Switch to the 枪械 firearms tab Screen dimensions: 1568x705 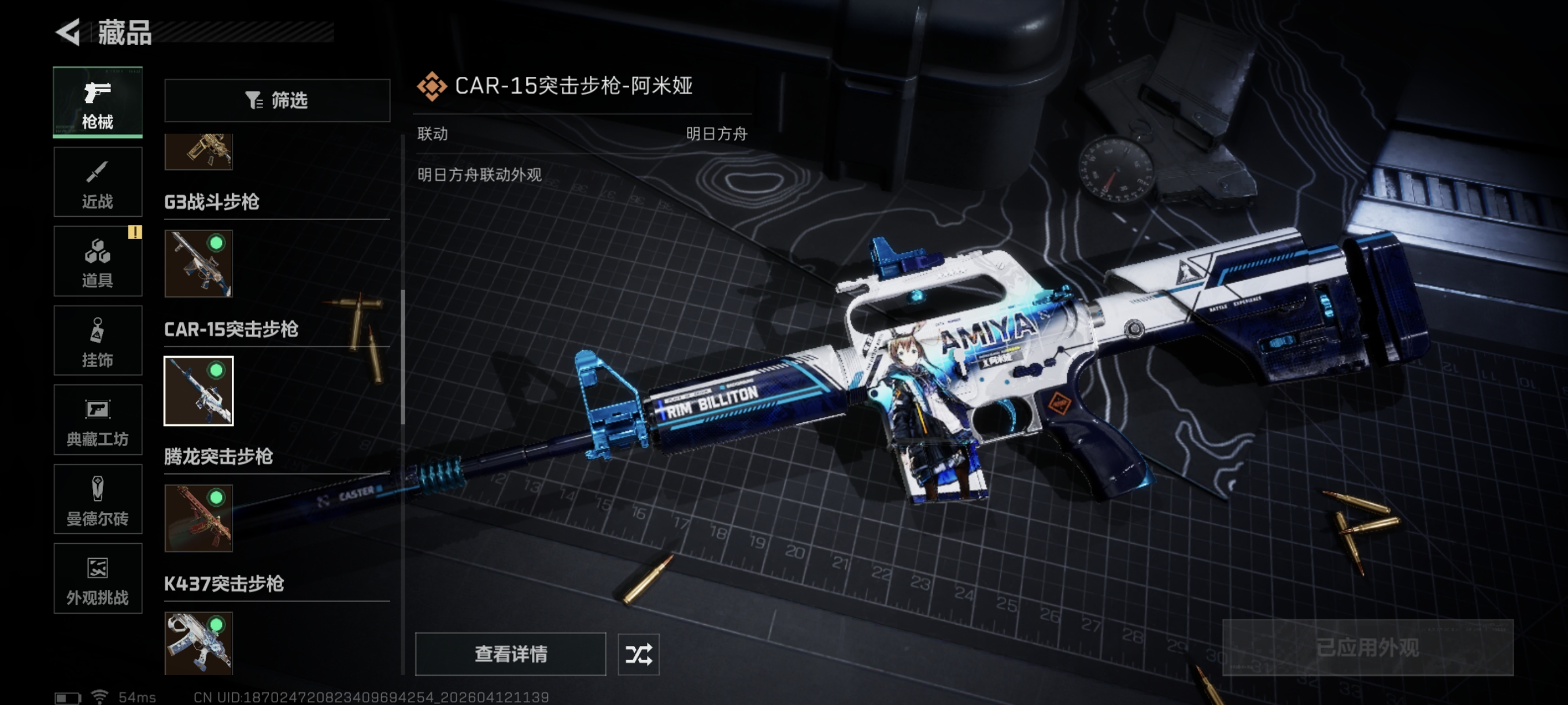[97, 102]
